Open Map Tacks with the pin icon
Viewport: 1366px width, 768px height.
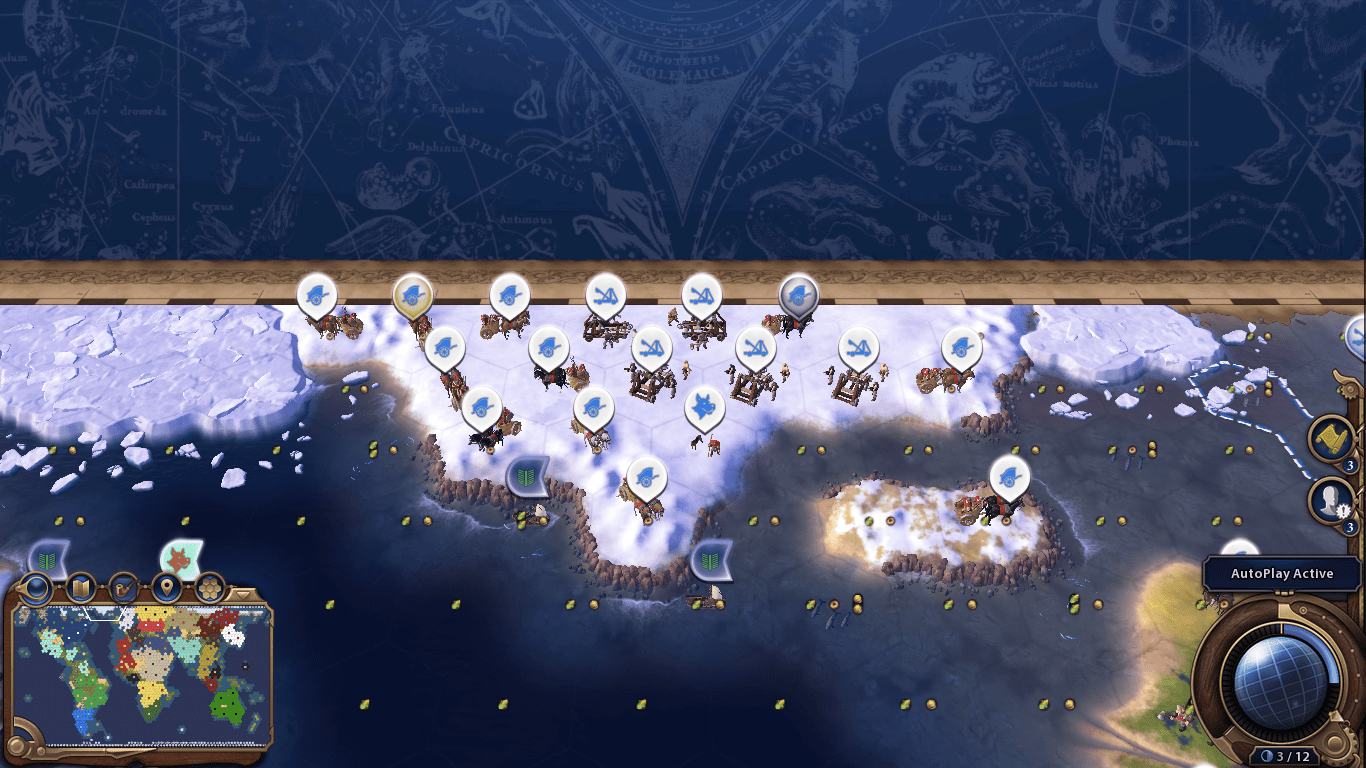(x=168, y=587)
